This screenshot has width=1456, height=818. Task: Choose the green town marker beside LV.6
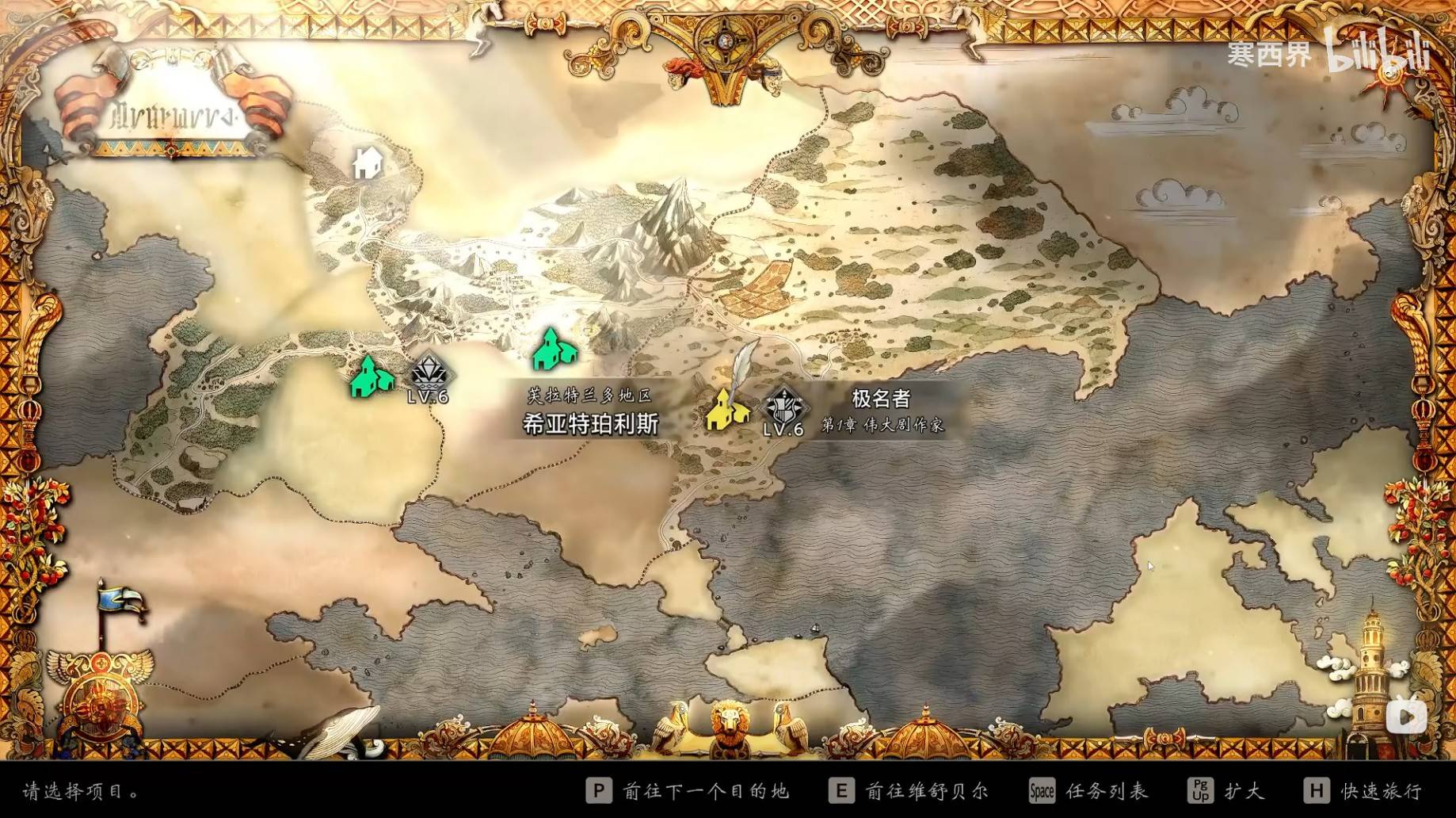pyautogui.click(x=371, y=377)
